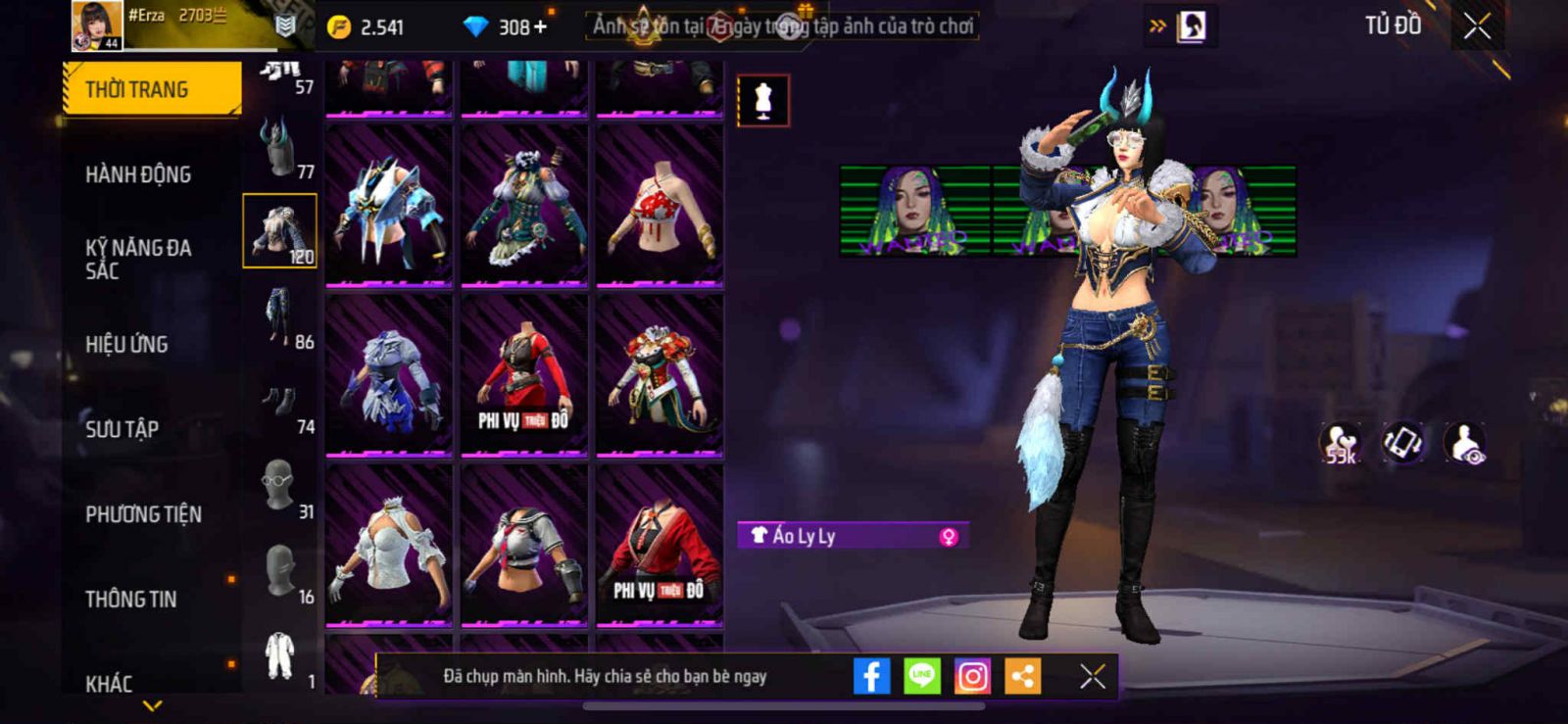Share the screenshot on Instagram
The width and height of the screenshot is (1568, 724).
click(972, 676)
